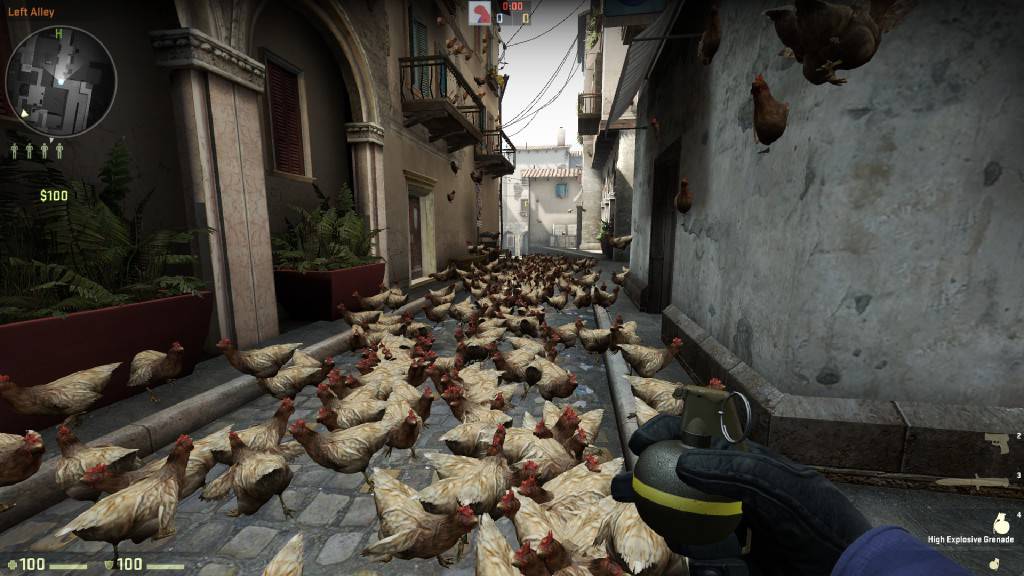Screen dimensions: 1024x576
Task: Click the circular radar minimap
Action: click(x=61, y=81)
